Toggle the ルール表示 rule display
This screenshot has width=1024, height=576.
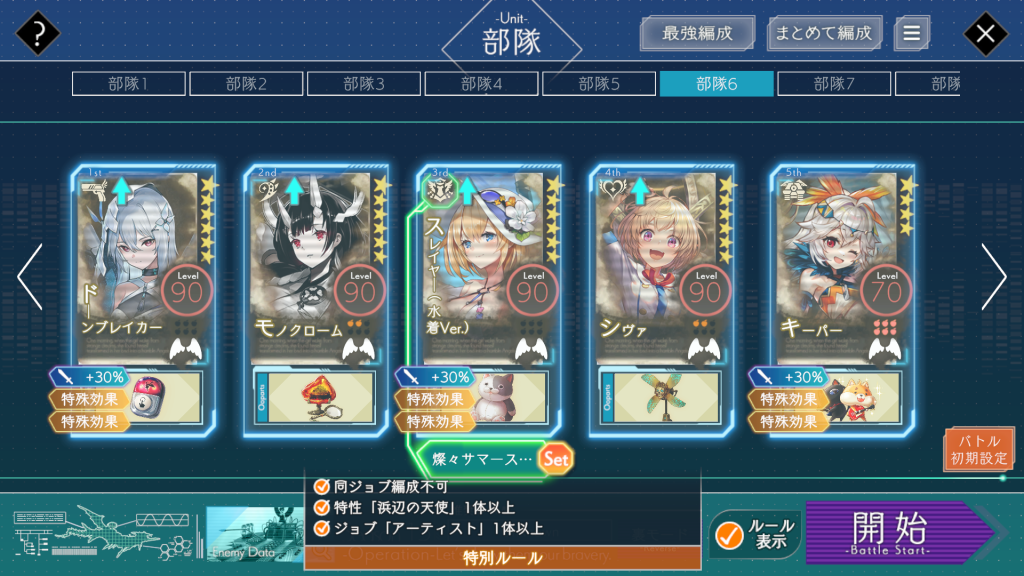pos(755,535)
